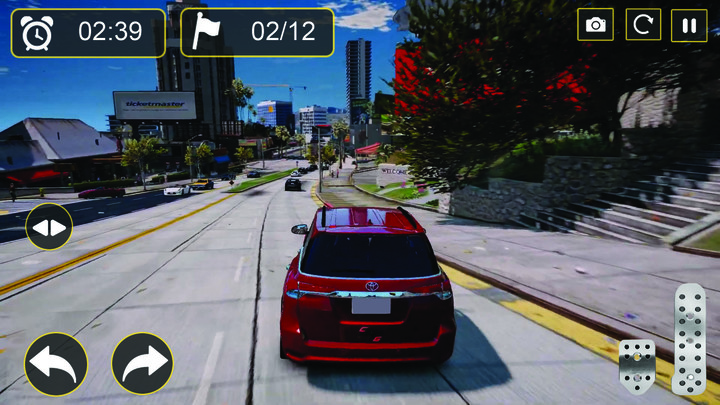
Task: Steer left with the left arrow button
Action: pyautogui.click(x=56, y=364)
